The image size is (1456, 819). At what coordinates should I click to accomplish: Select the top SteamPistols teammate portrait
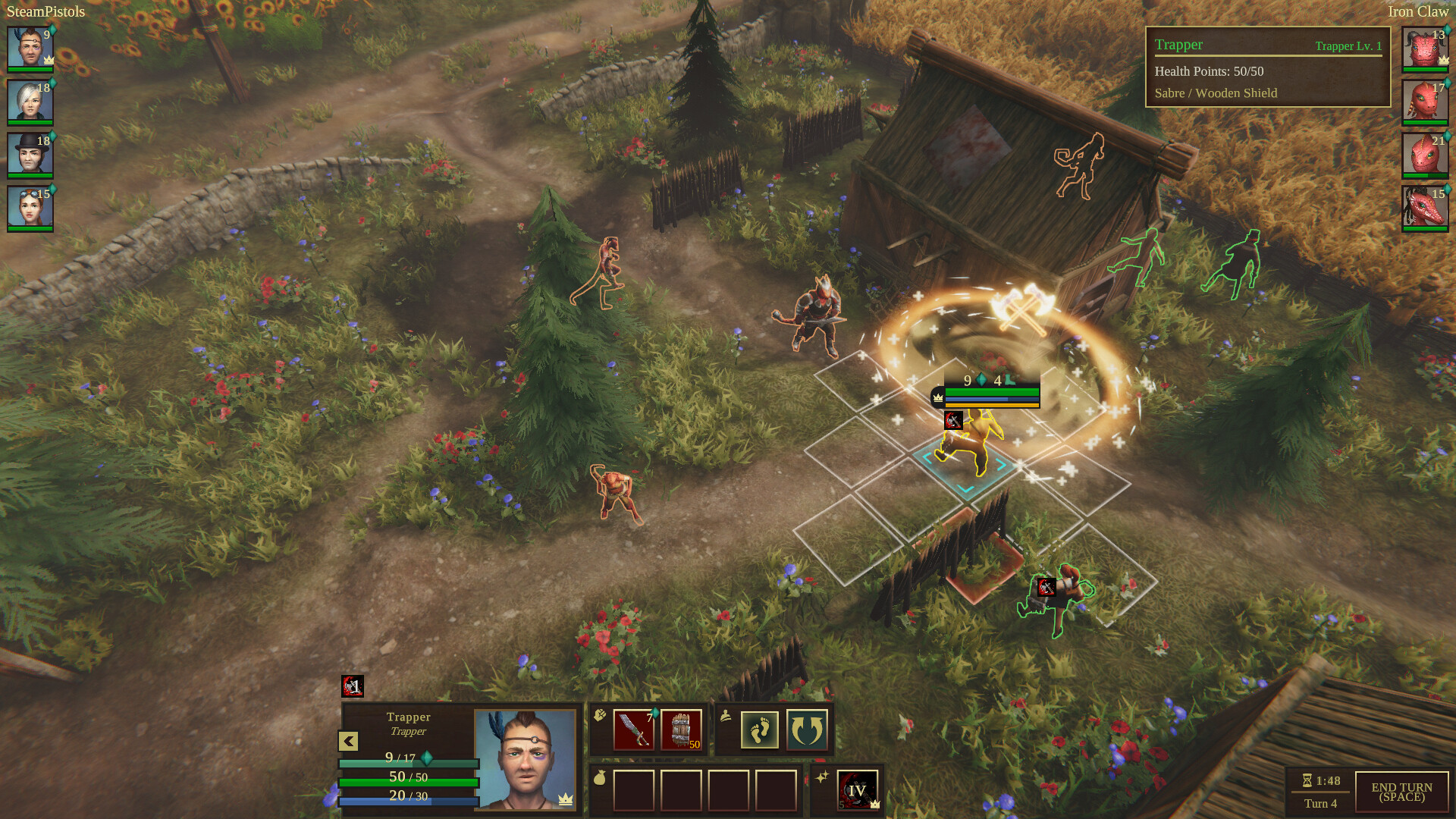(29, 49)
